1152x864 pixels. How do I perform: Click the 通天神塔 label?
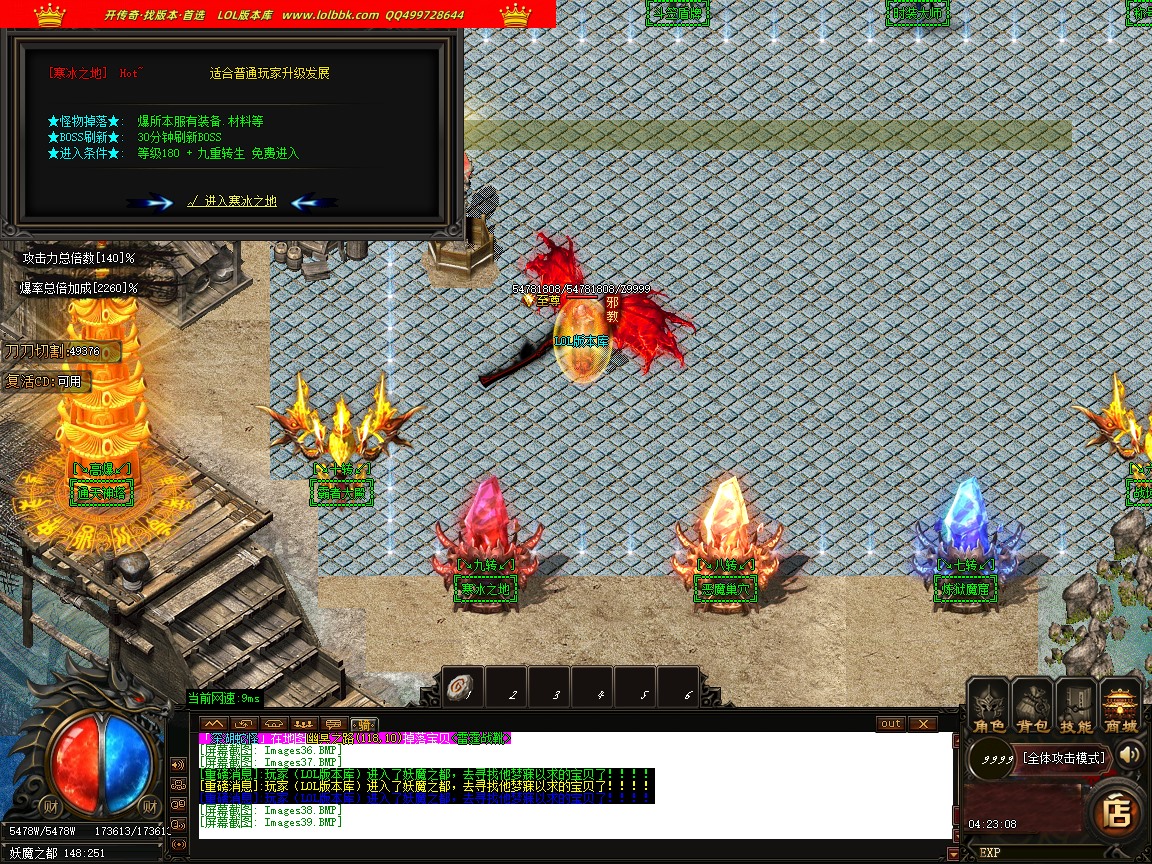(x=101, y=492)
